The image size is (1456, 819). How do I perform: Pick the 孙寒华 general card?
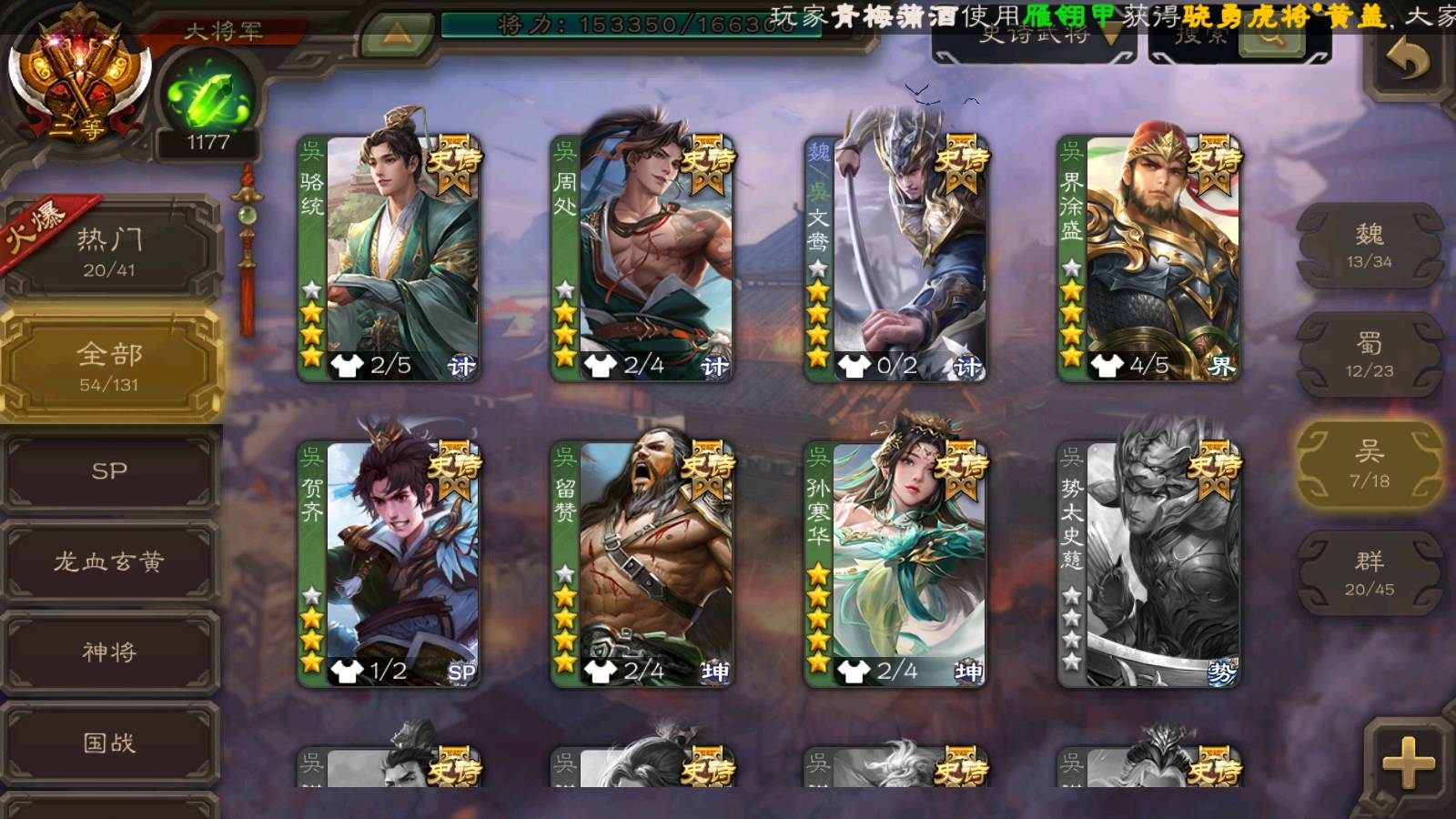[895, 564]
